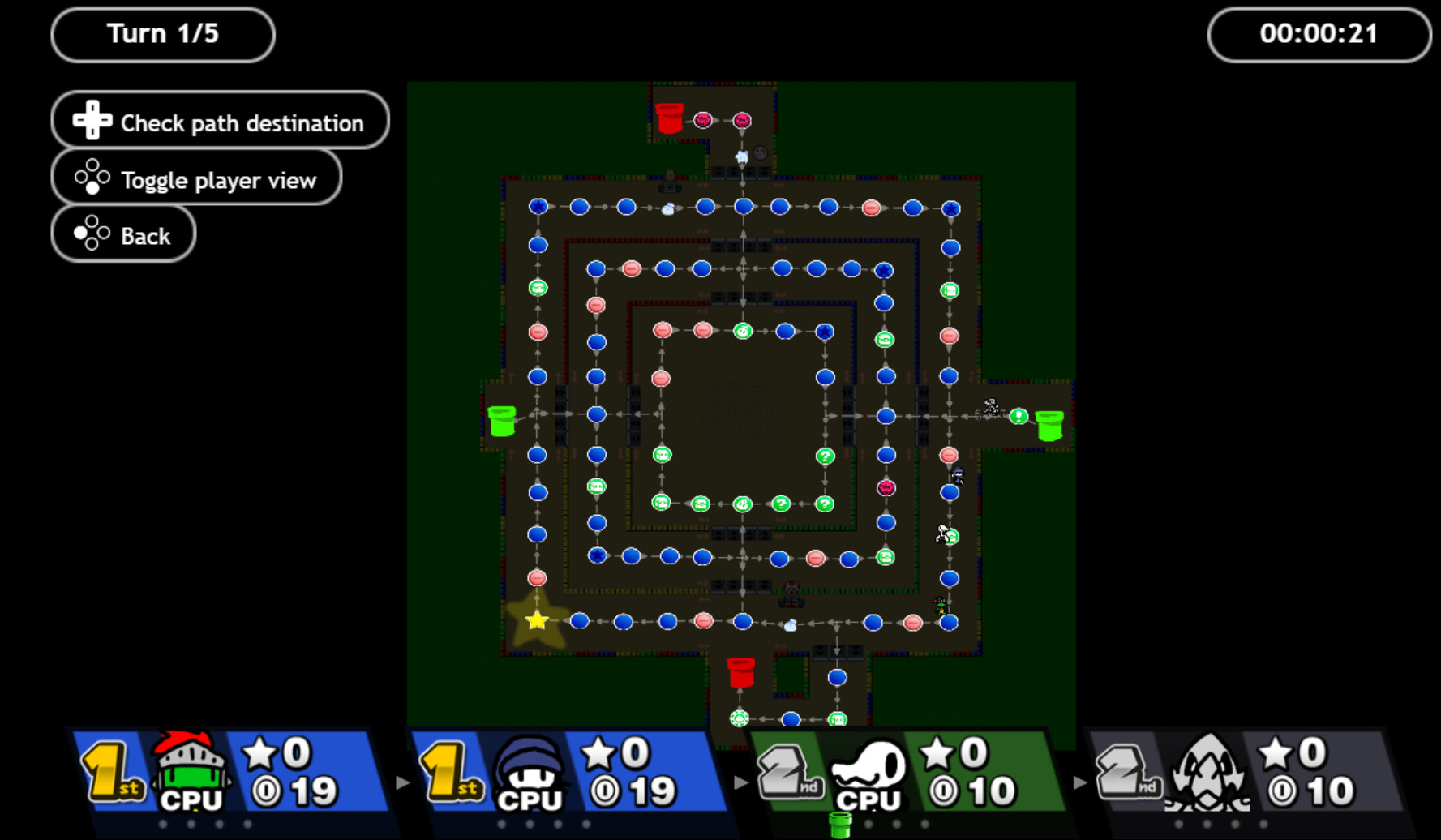1441x840 pixels.
Task: Click the yellow Star space on the board
Action: [535, 620]
